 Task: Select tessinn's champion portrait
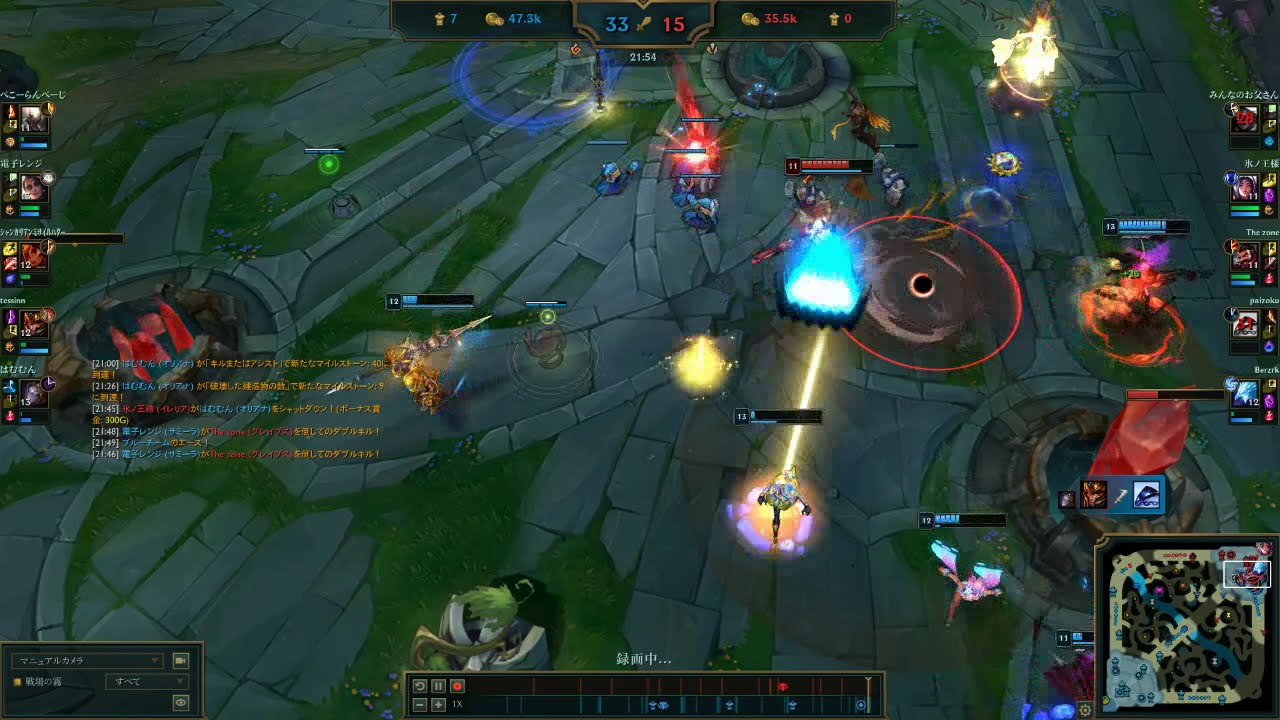[x=32, y=324]
